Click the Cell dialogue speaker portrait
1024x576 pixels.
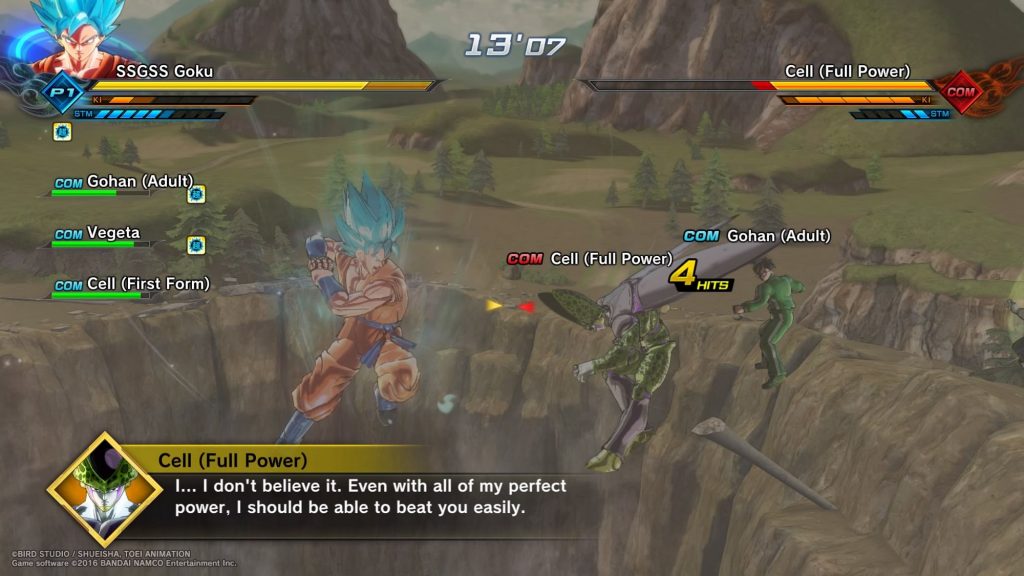click(x=104, y=489)
